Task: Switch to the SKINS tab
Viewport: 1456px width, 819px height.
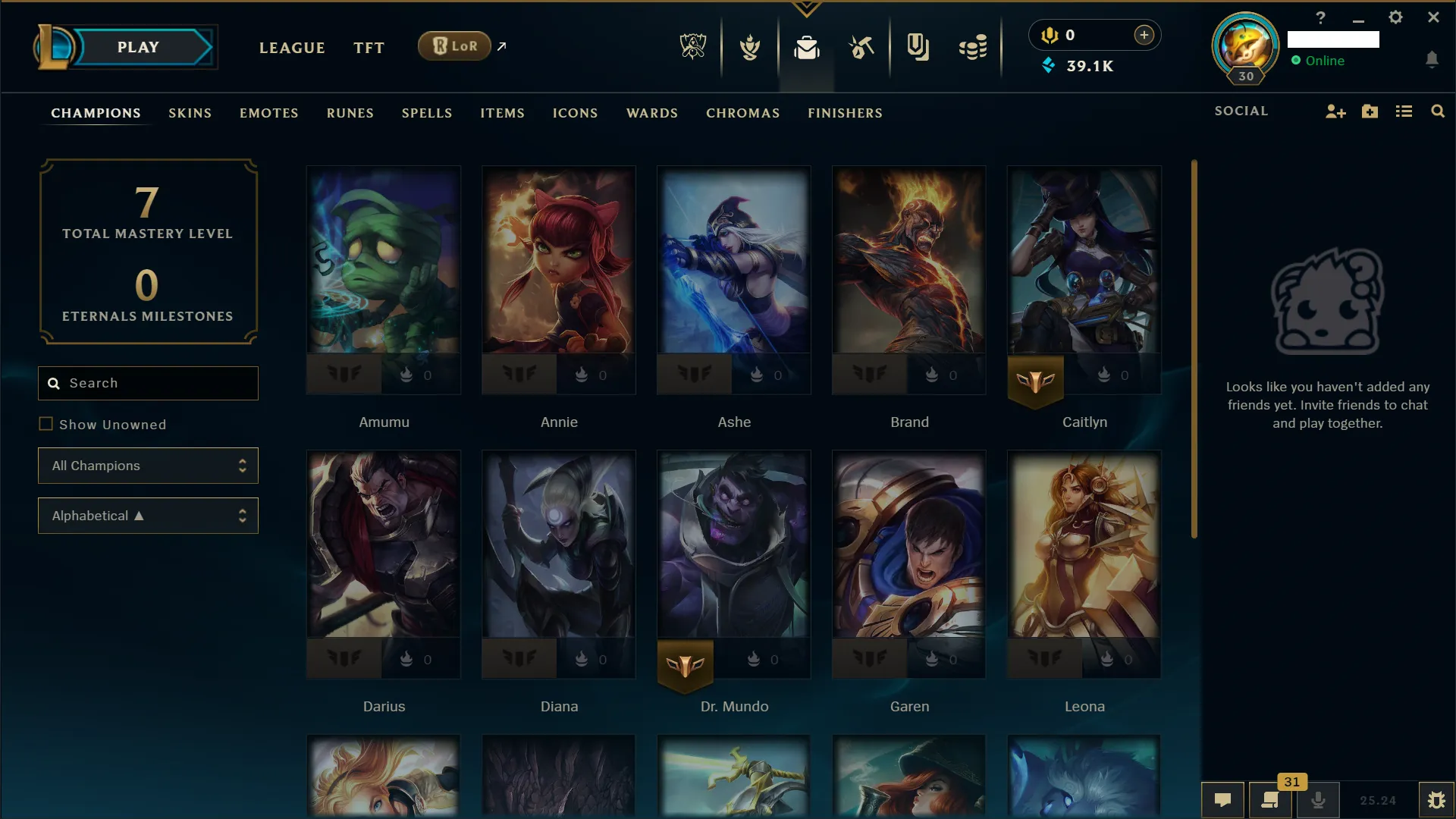Action: point(190,113)
